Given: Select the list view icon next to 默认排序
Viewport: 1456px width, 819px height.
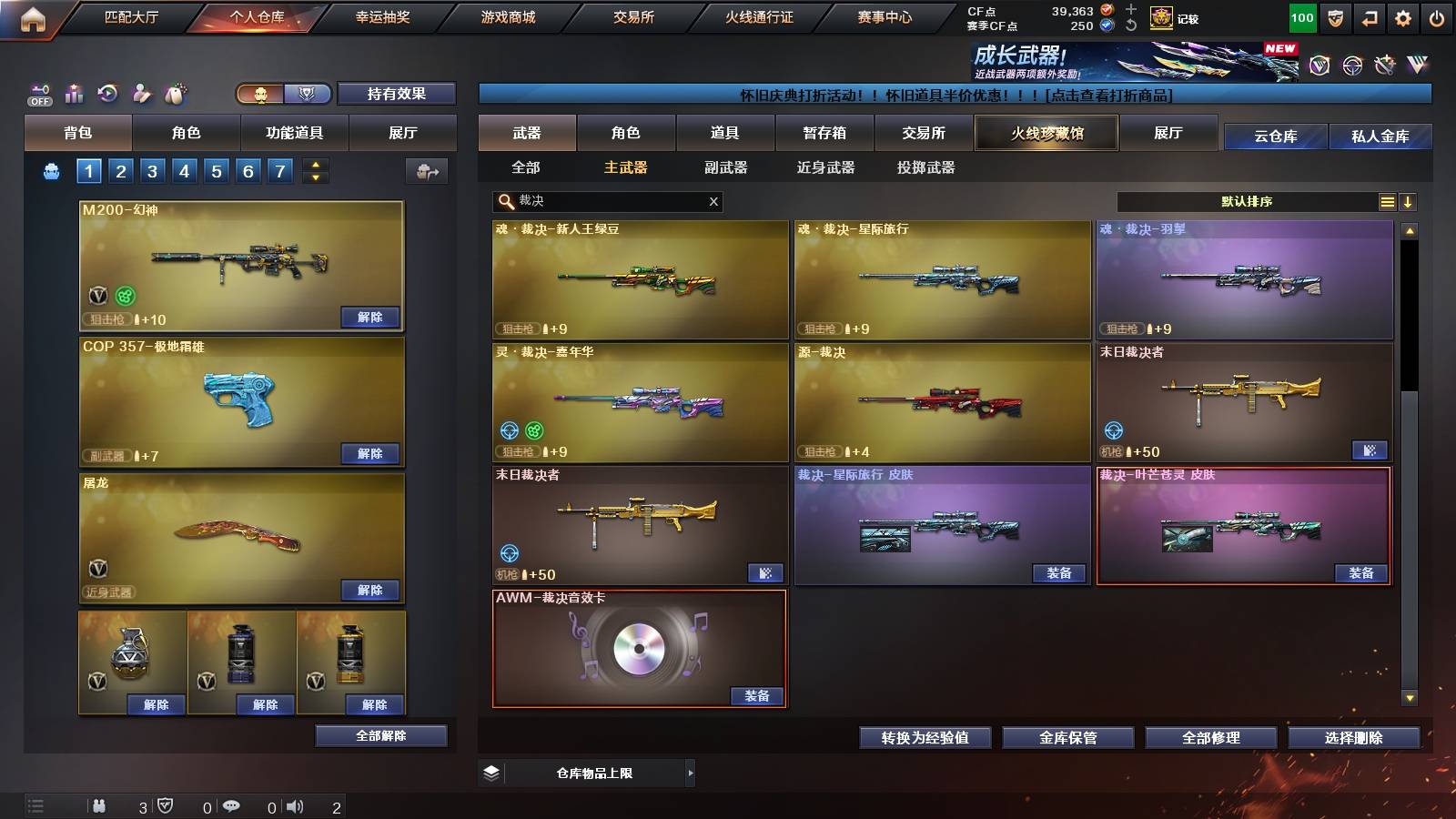Looking at the screenshot, I should click(1387, 201).
